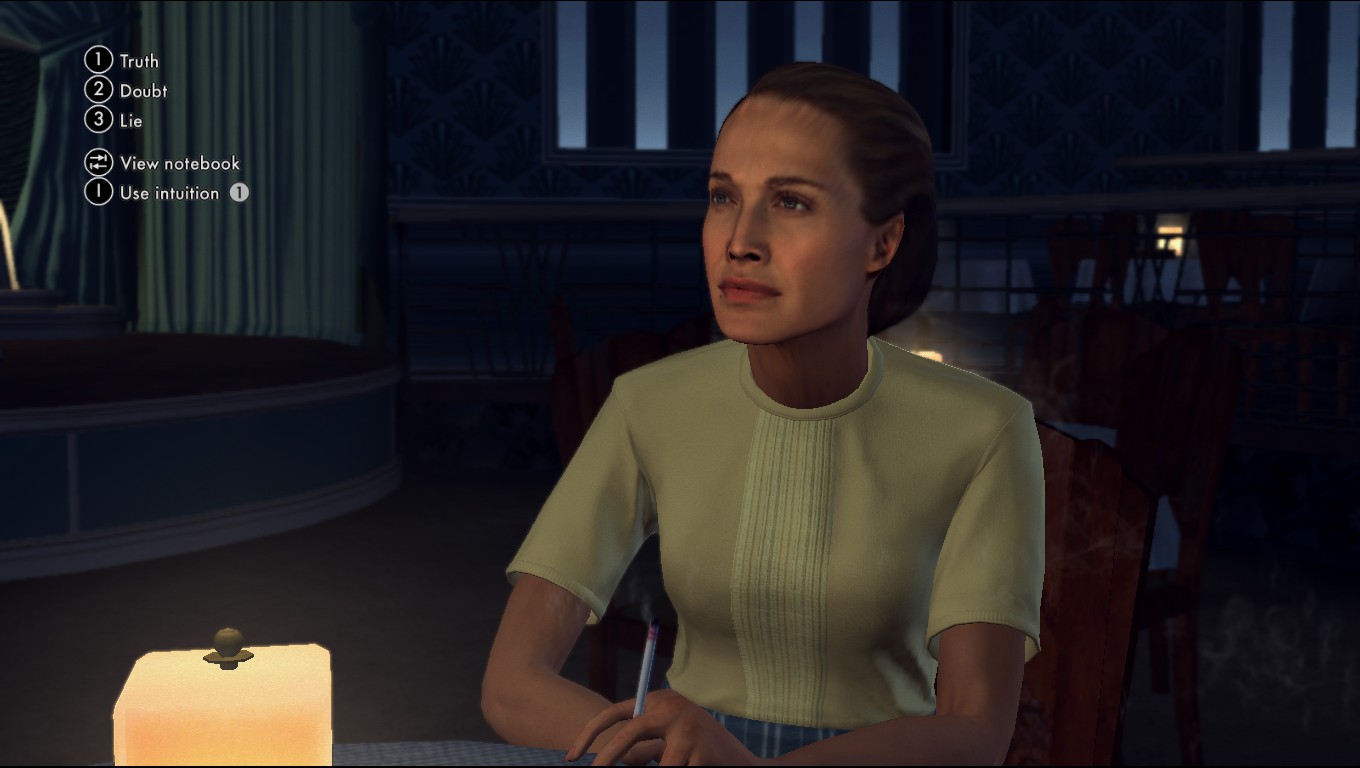
Task: Activate Use intuition
Action: point(168,193)
